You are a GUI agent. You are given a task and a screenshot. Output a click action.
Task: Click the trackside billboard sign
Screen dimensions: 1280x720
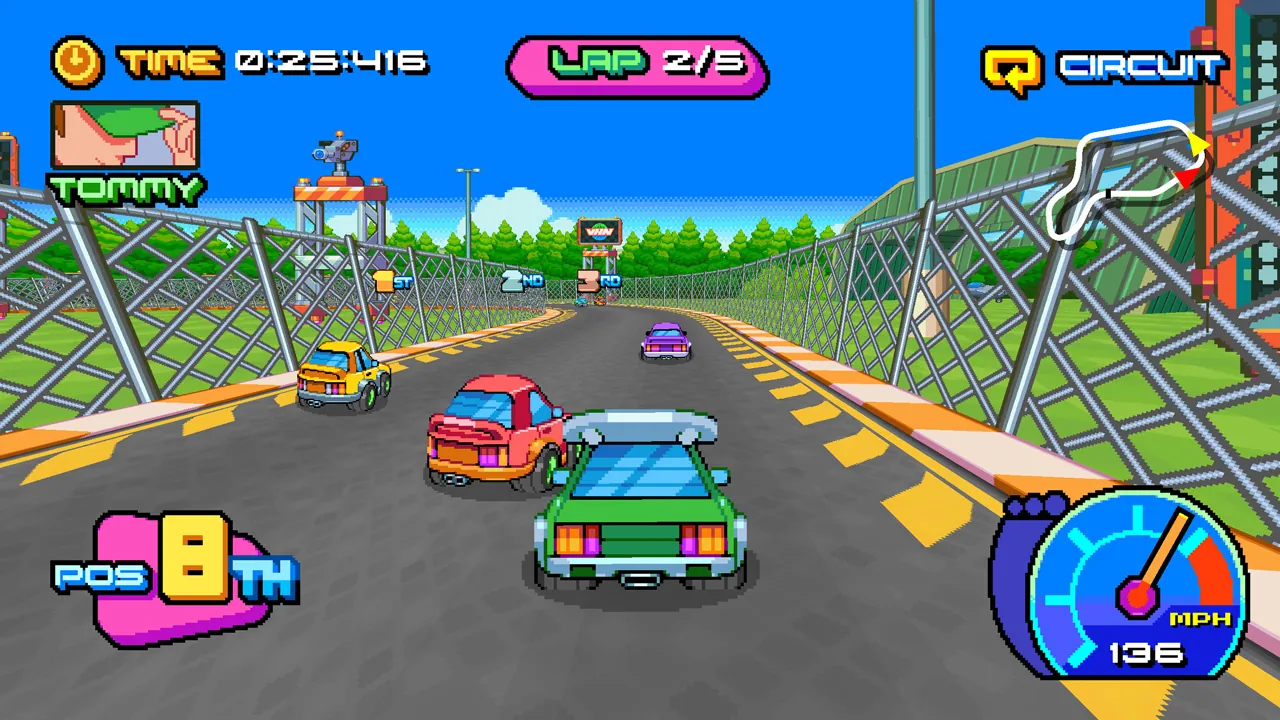click(600, 232)
